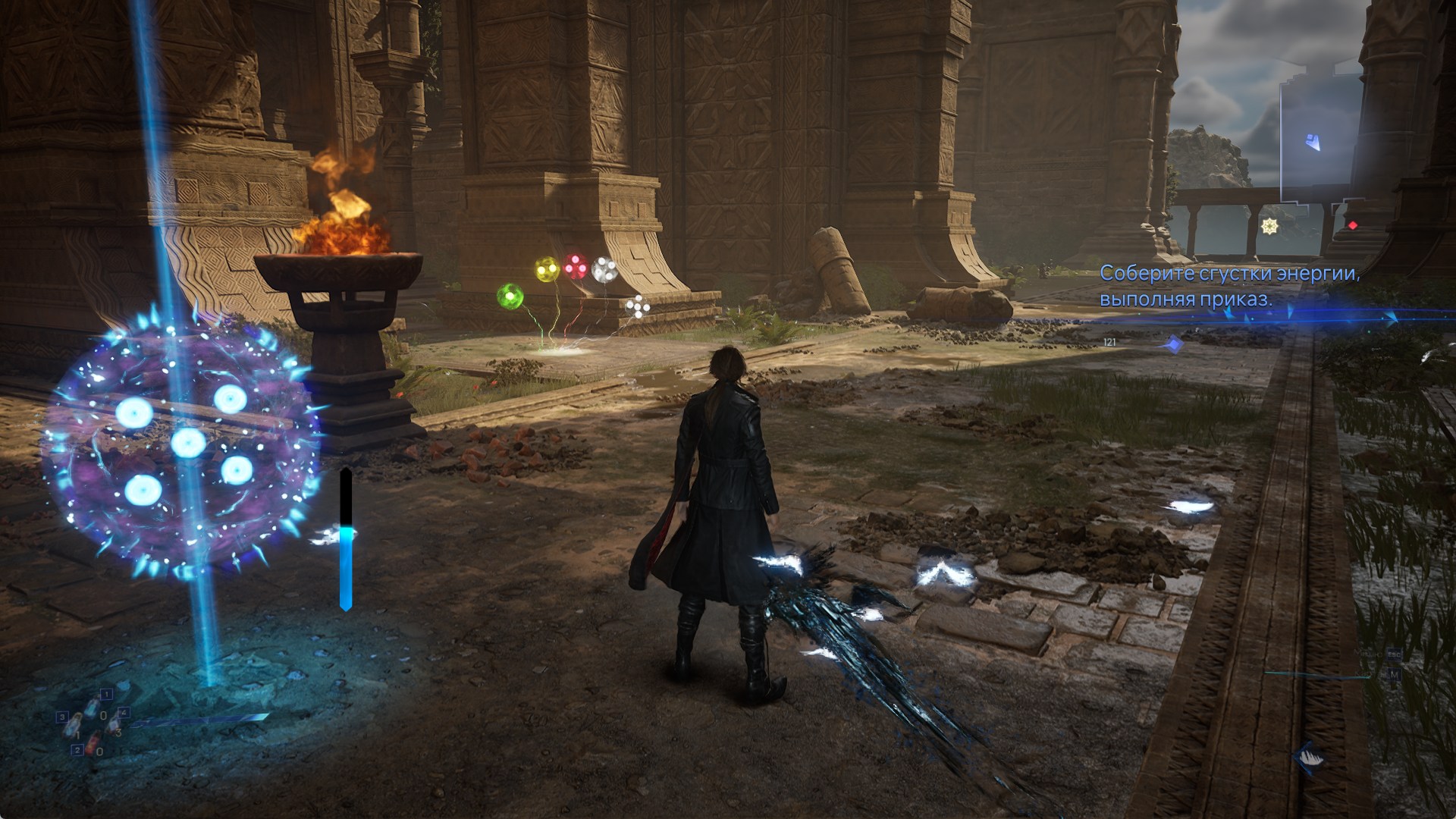
Task: Click the blue crystal currency icon
Action: (x=1173, y=345)
